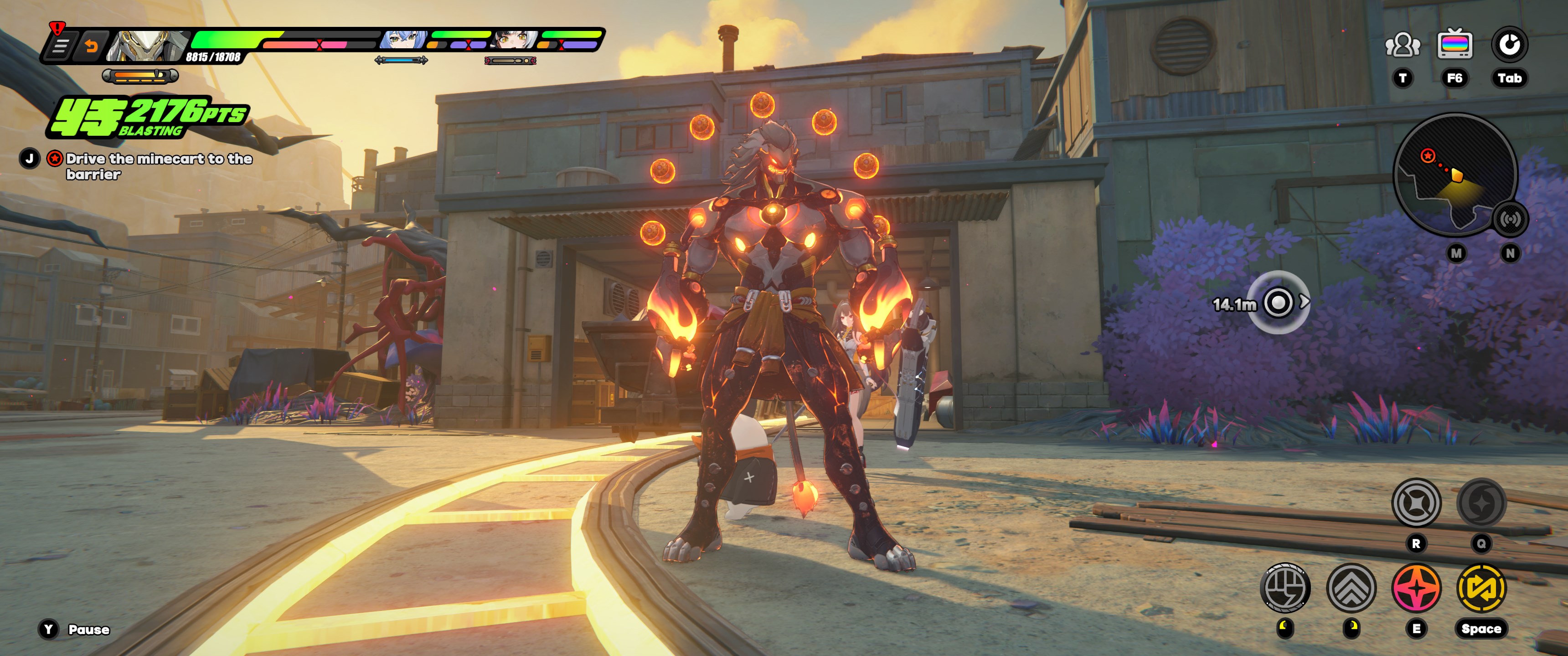Open the minecart objective tracker
Viewport: 1568px width, 656px height.
158,166
